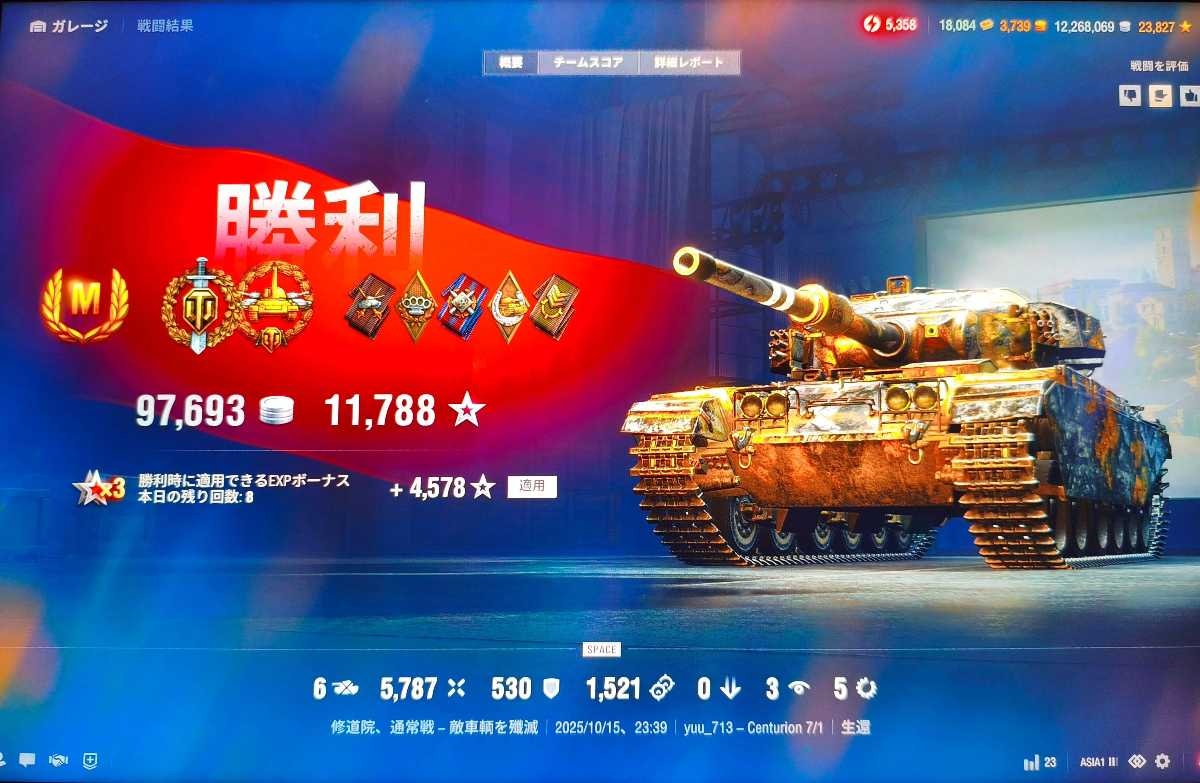Viewport: 1200px width, 783px height.
Task: Select the ASIA1 server indicator
Action: (1098, 762)
